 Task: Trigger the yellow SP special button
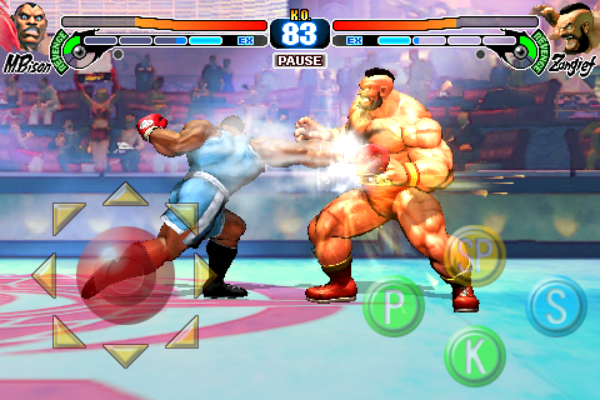[474, 257]
